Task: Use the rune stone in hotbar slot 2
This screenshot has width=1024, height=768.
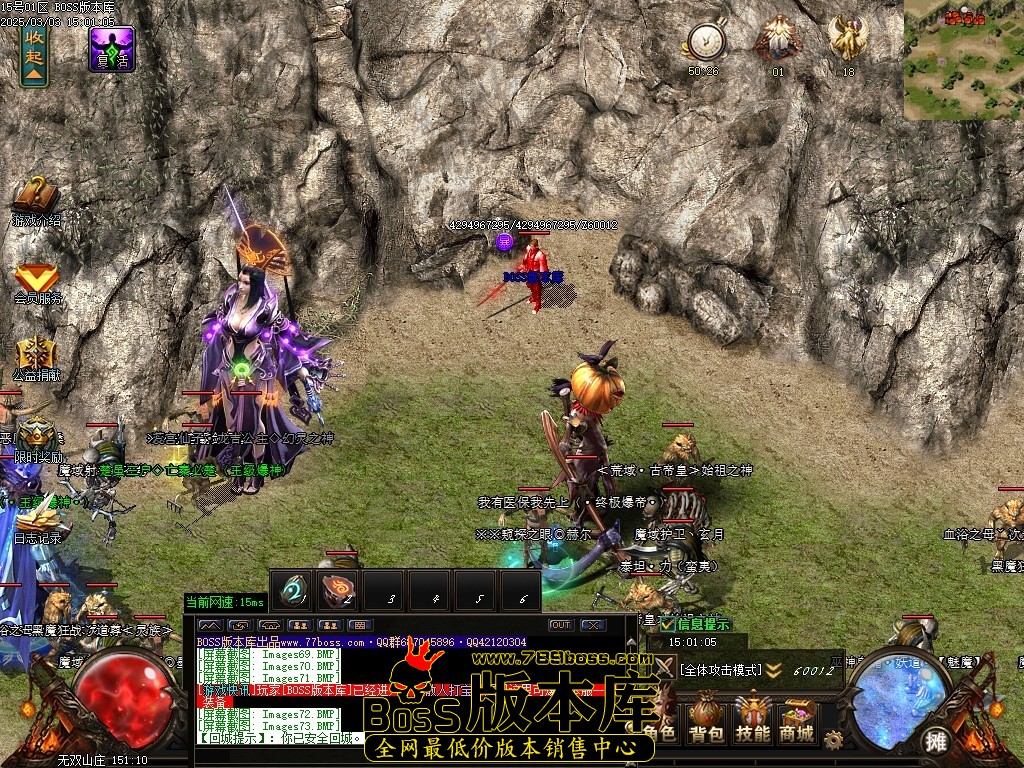Action: pos(340,591)
